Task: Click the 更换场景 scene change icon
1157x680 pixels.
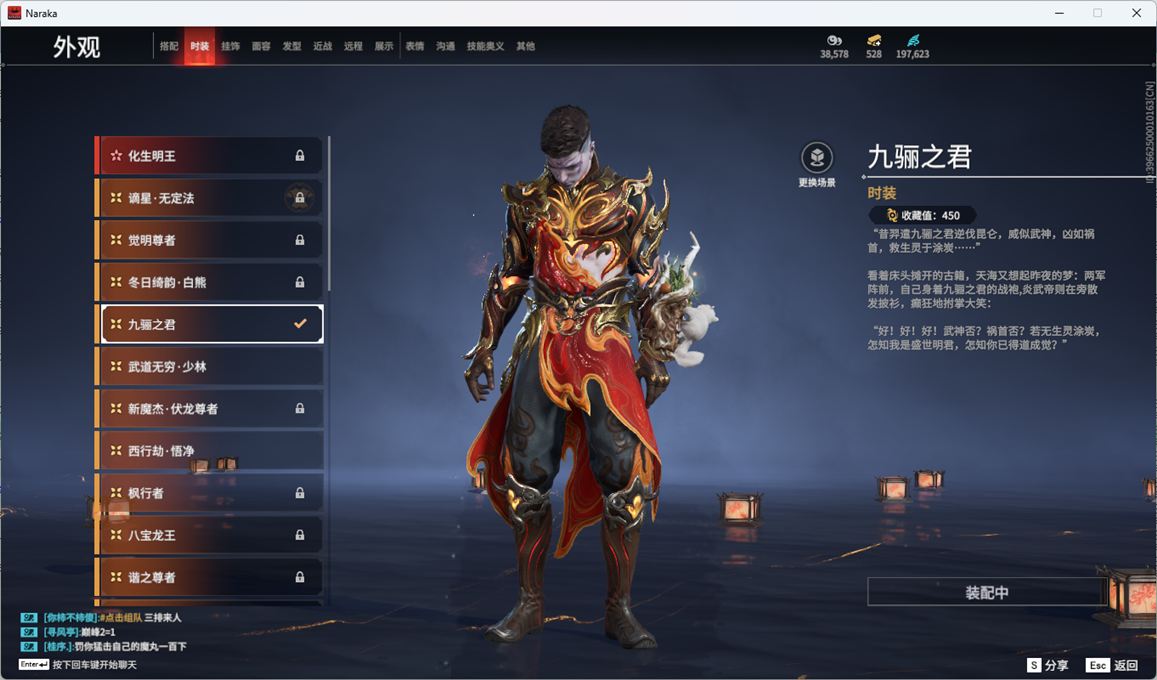Action: click(x=817, y=158)
